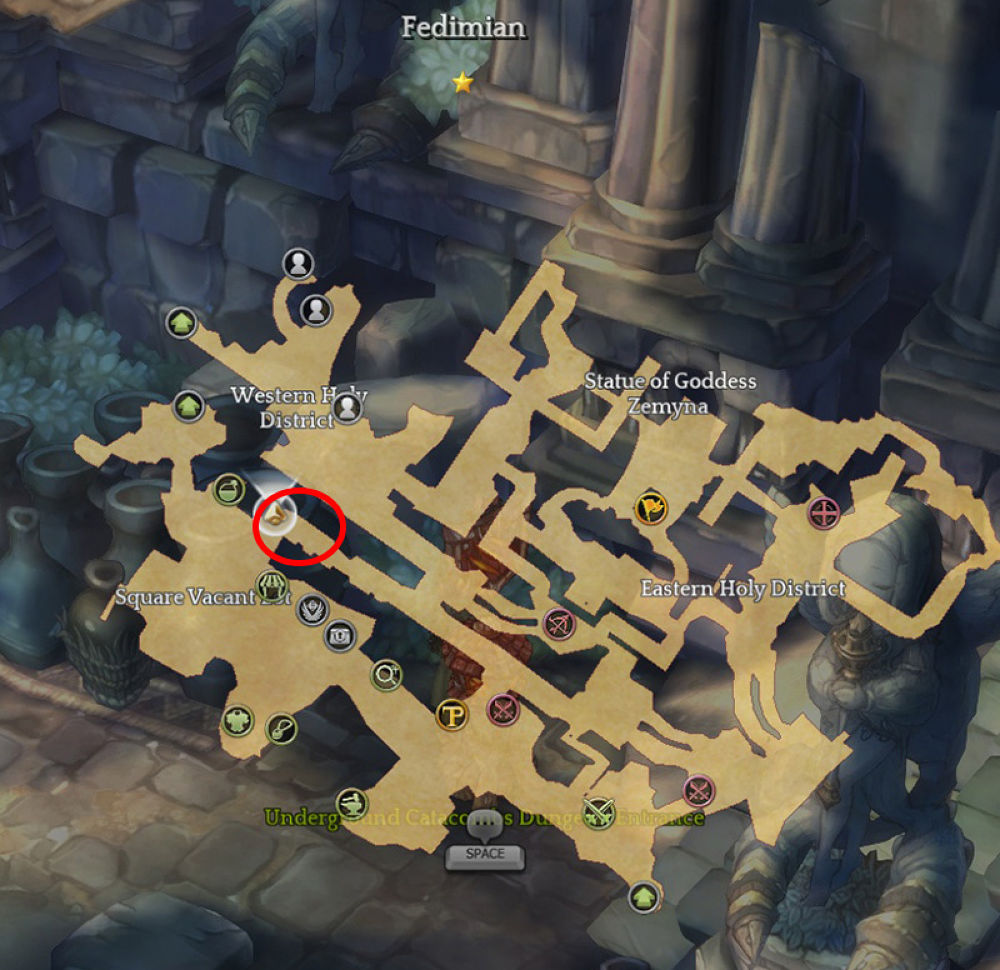Click the green potion shop marker
Screen dimensions: 1000x970
(x=229, y=489)
